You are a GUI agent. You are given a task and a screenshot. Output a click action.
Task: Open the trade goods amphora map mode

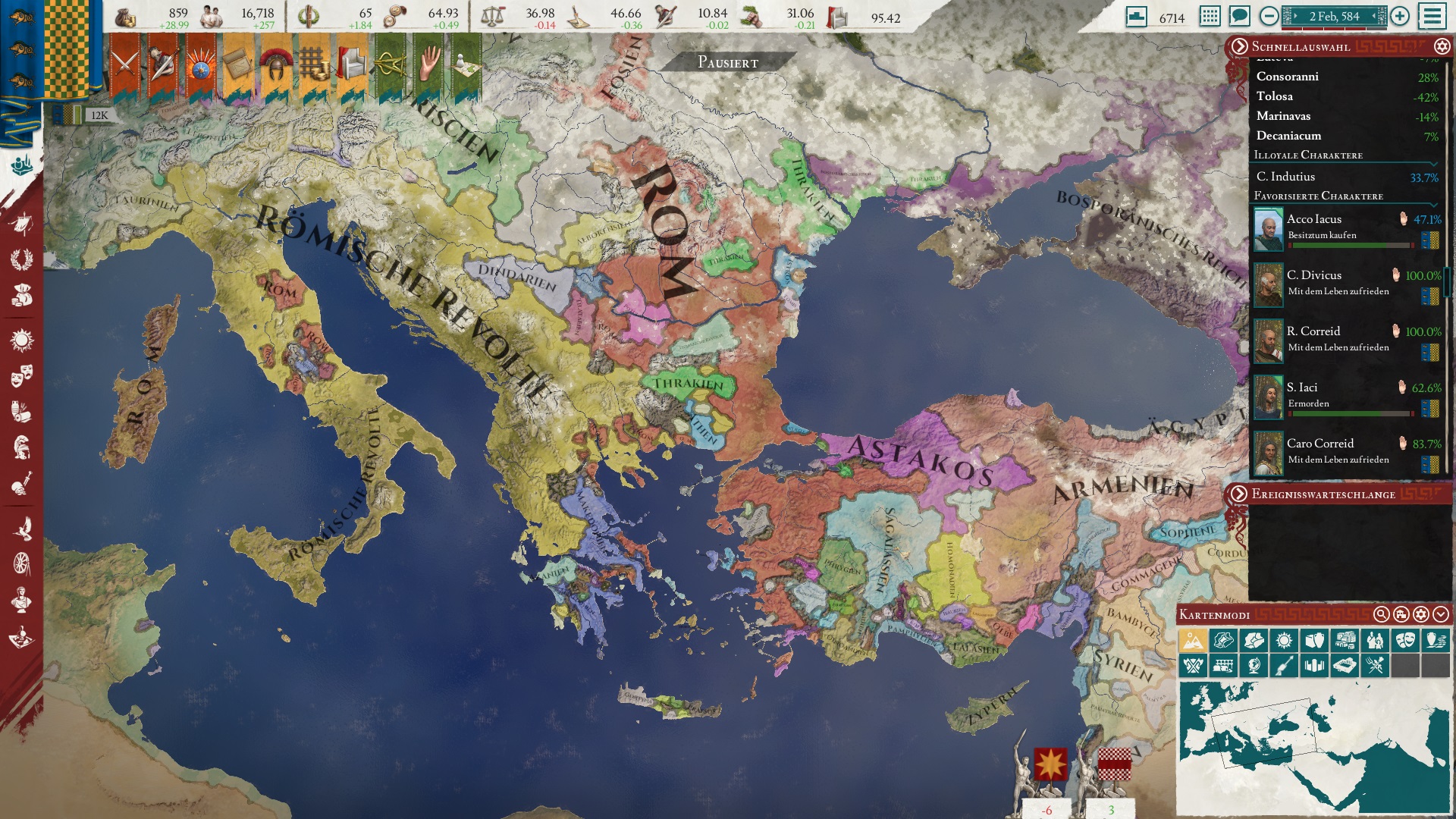tap(1436, 640)
